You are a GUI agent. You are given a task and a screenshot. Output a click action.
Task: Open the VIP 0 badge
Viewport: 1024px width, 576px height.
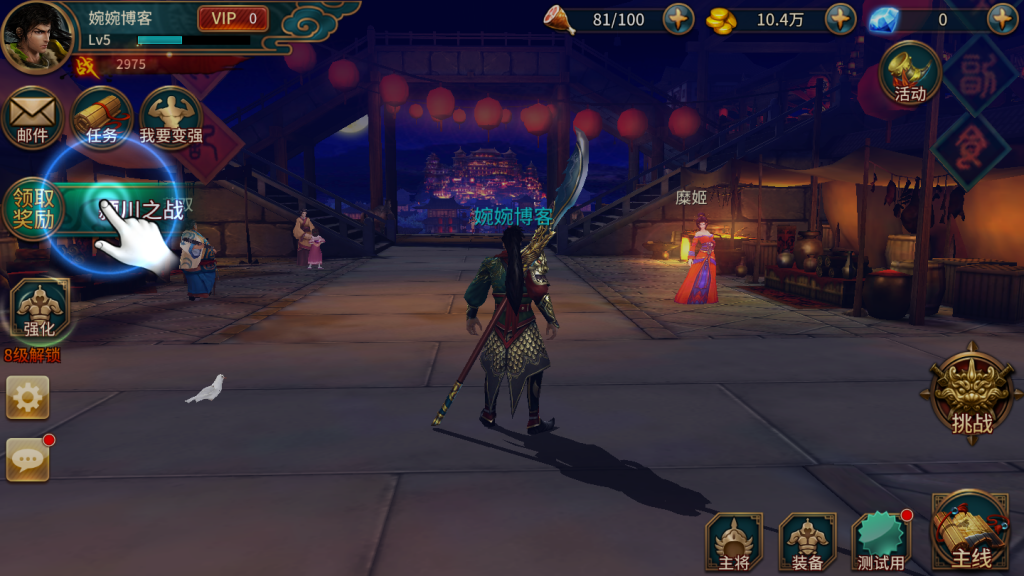pos(233,18)
